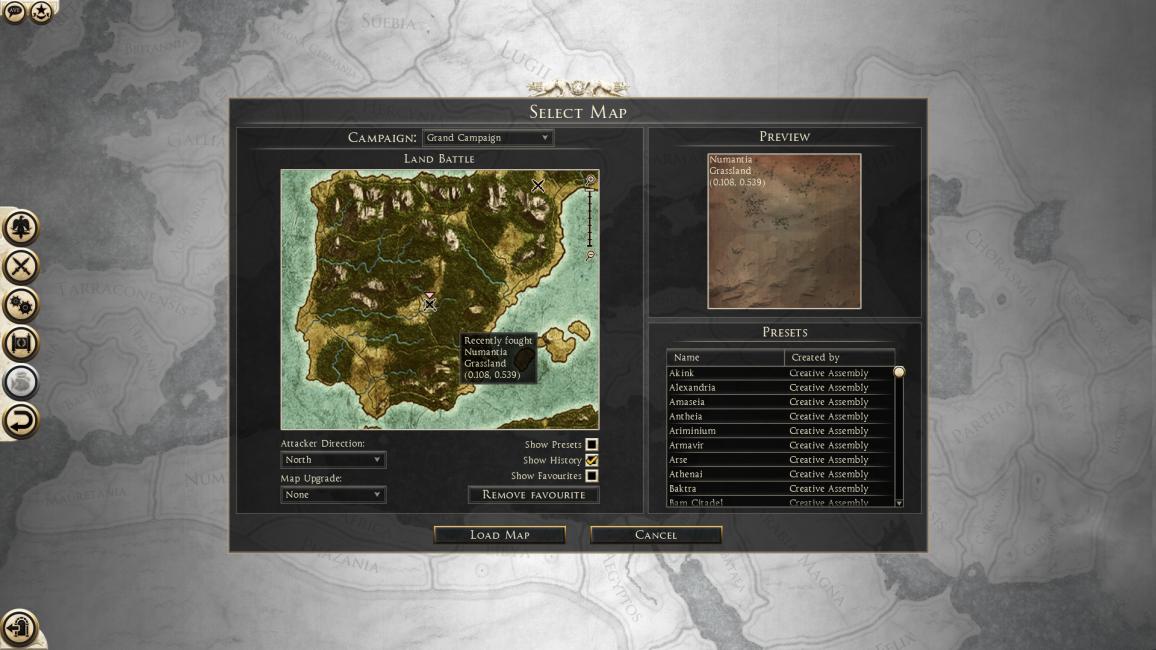
Task: Enable the Show Favourites checkbox
Action: [x=592, y=476]
